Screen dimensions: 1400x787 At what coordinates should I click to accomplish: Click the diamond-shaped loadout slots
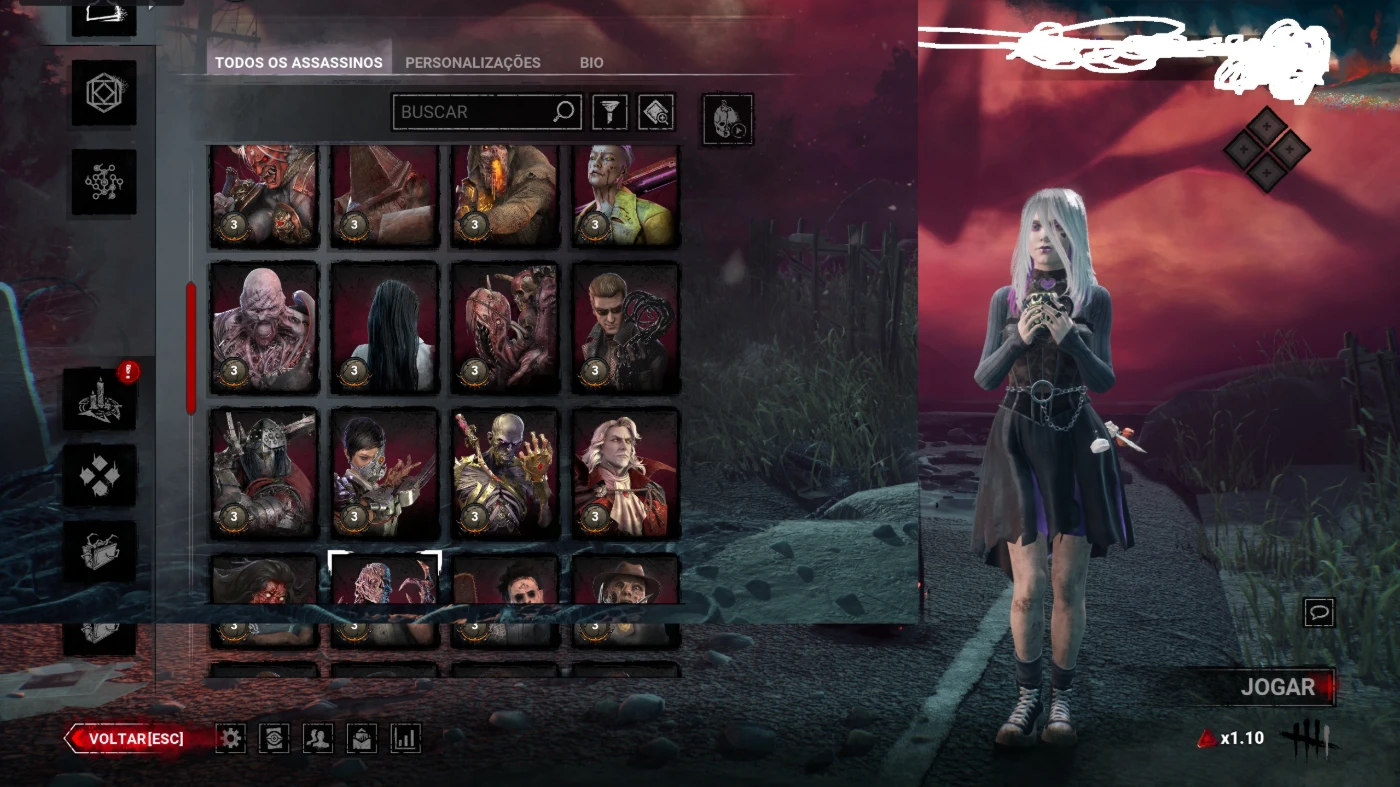(x=1266, y=149)
